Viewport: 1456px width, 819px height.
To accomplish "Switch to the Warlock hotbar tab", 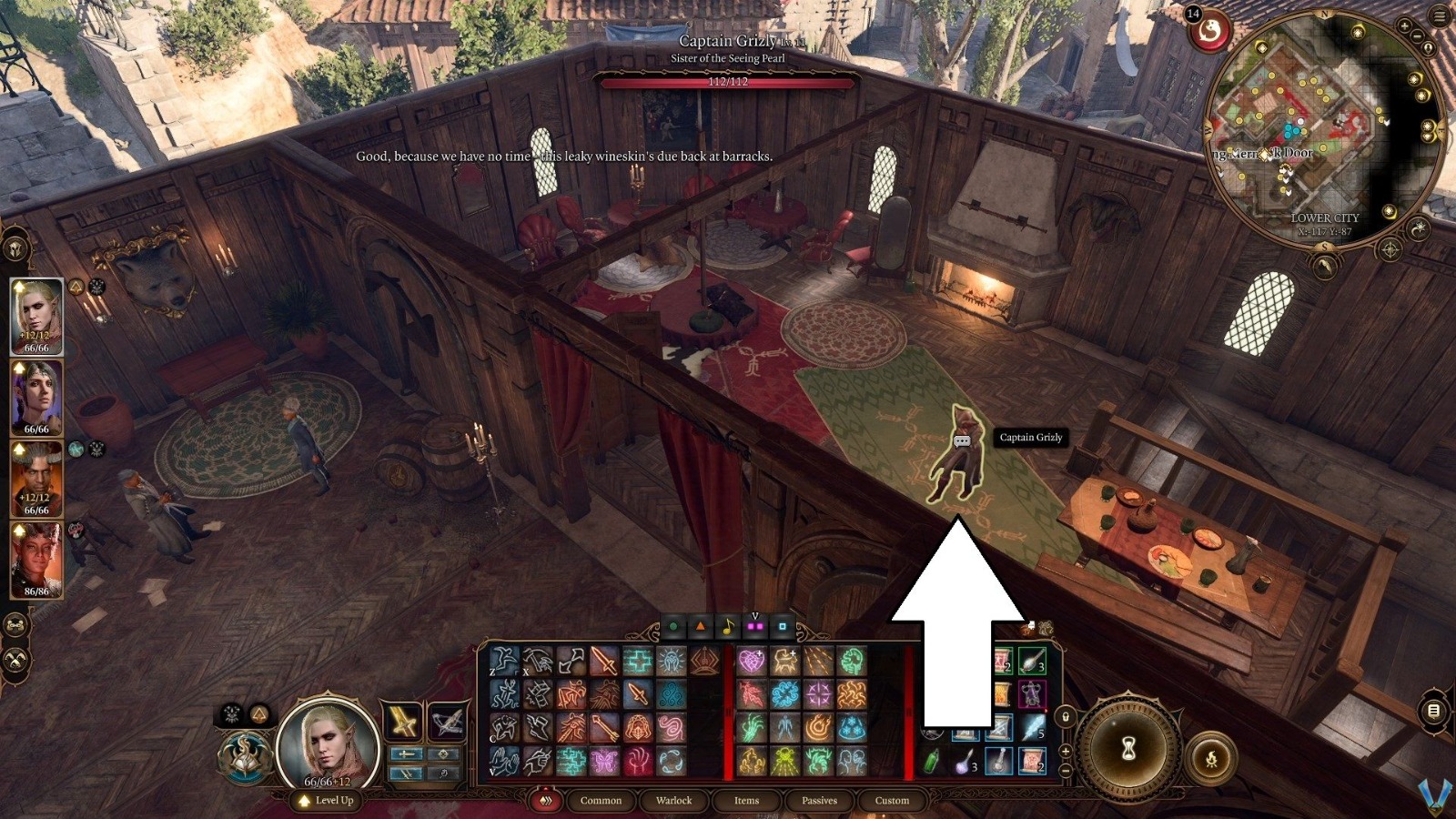I will coord(674,801).
